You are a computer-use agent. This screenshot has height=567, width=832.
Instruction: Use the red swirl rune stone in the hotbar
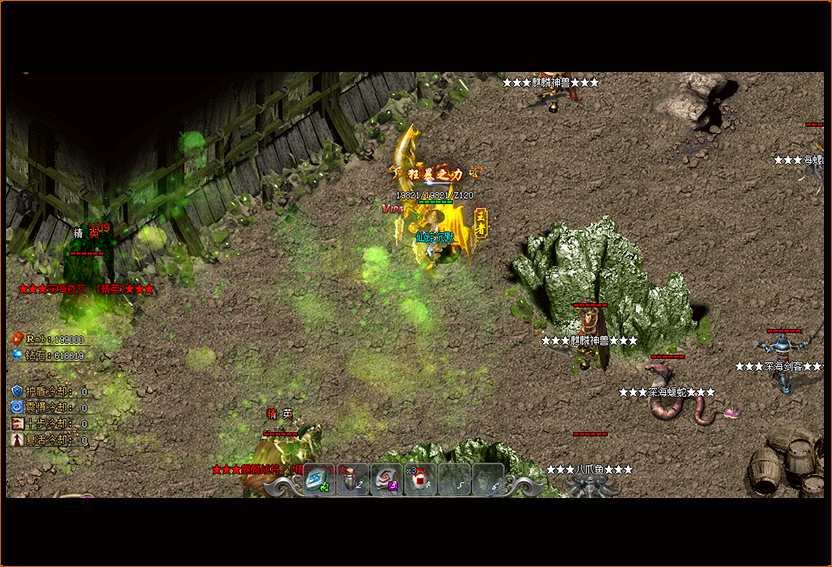[x=386, y=479]
